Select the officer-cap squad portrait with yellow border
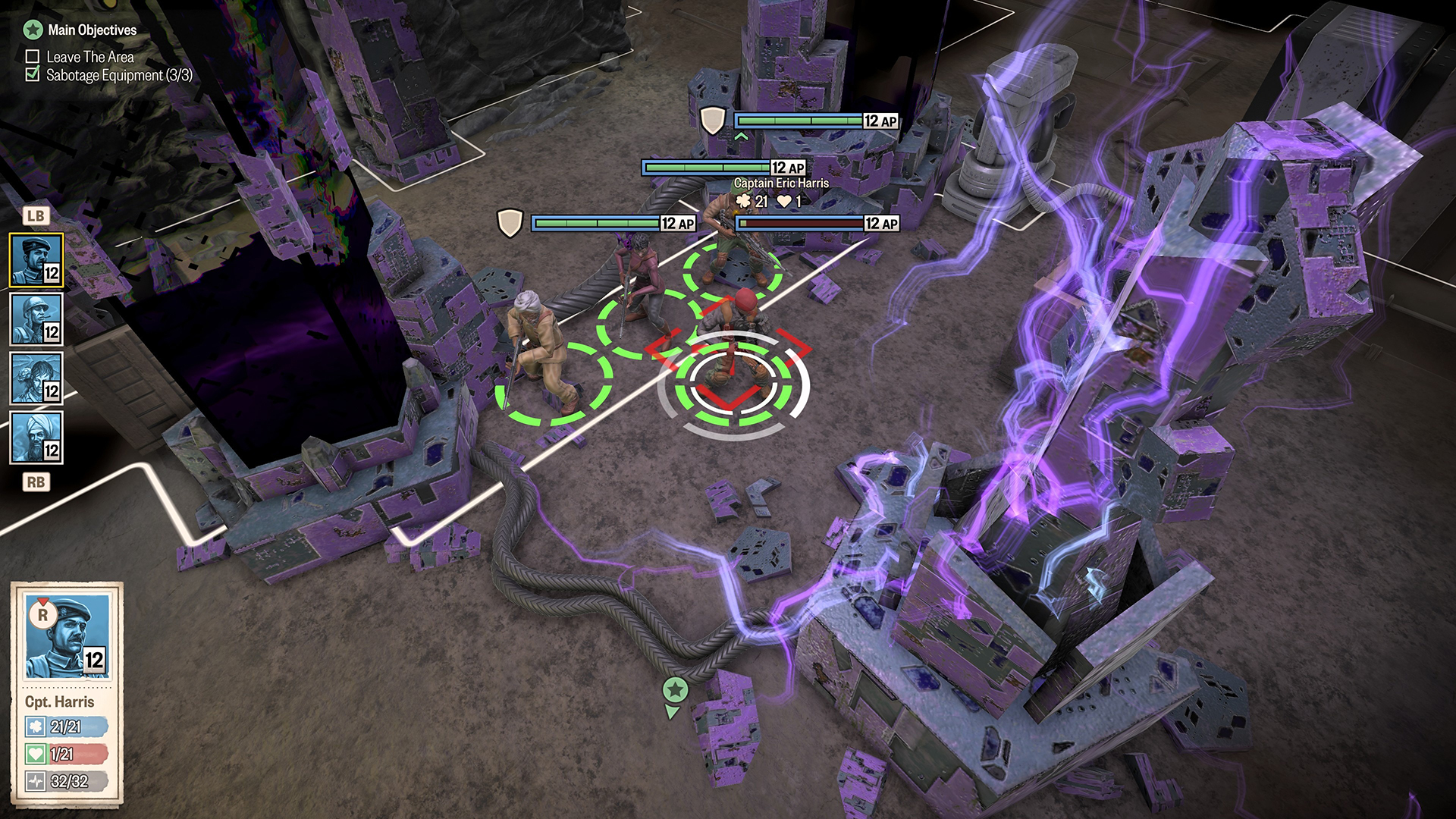 (36, 260)
